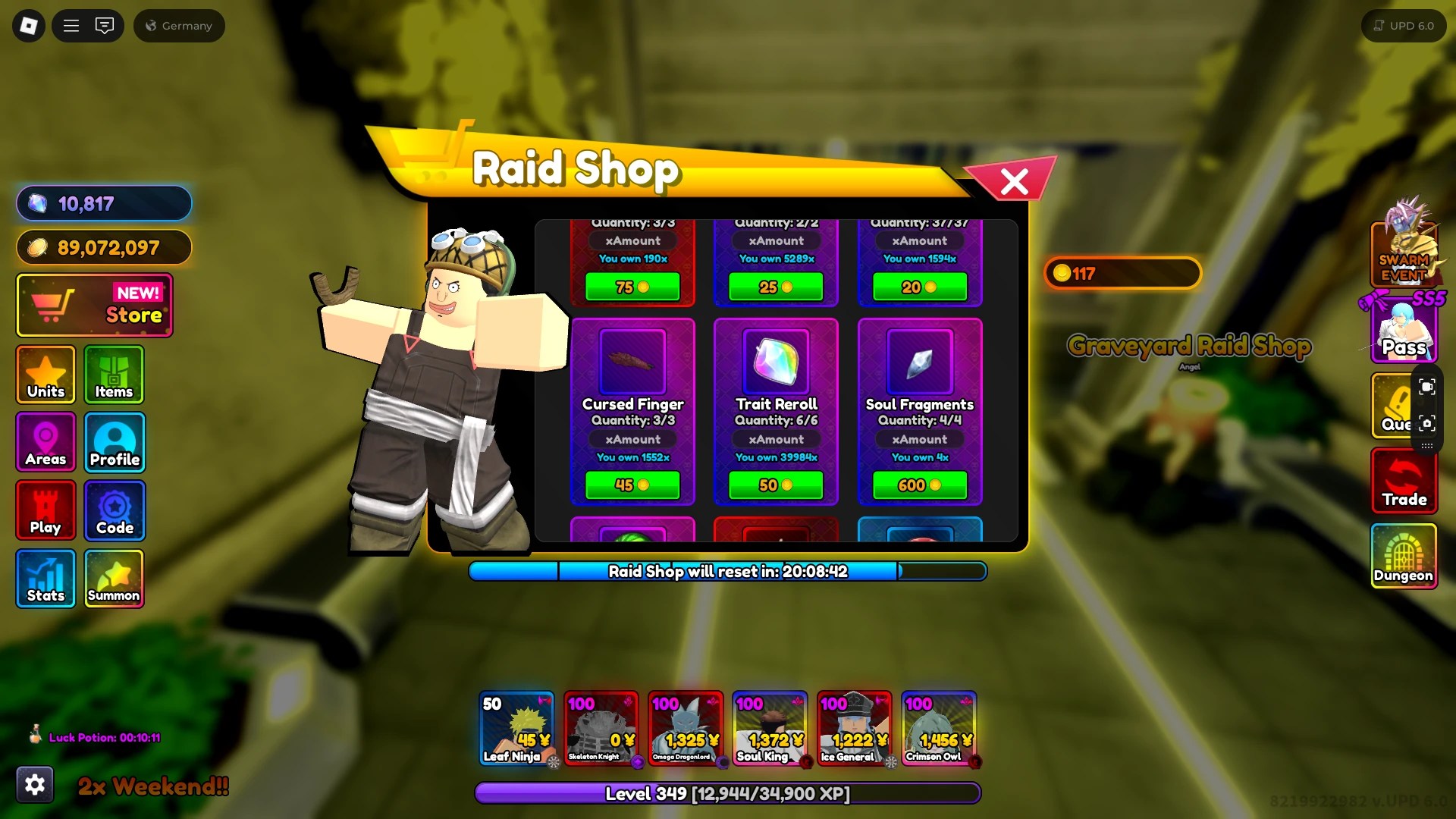Open the SS5 Pass rewards
The width and height of the screenshot is (1456, 819).
pyautogui.click(x=1404, y=326)
